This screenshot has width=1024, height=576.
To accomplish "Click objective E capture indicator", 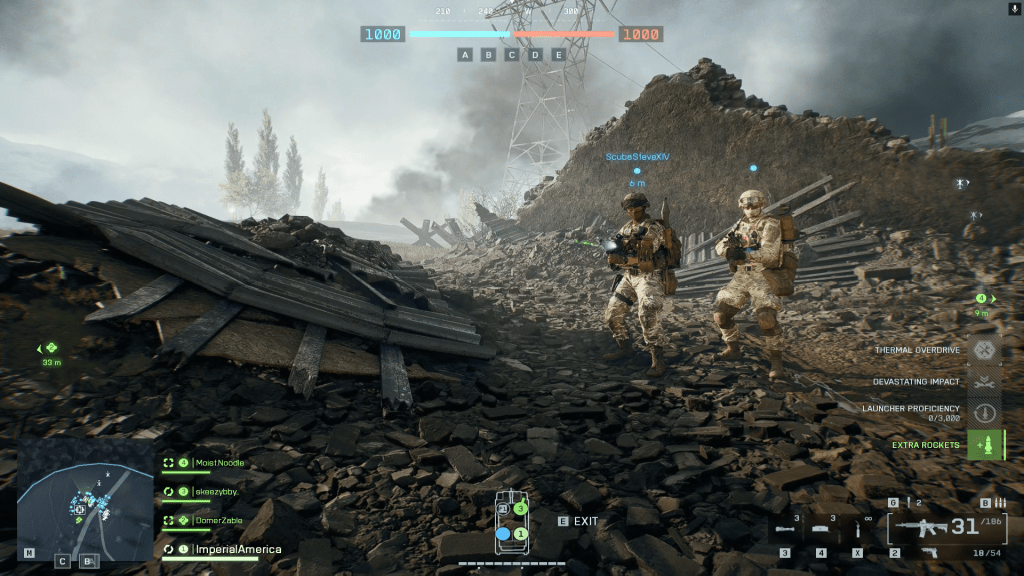I will [x=558, y=55].
